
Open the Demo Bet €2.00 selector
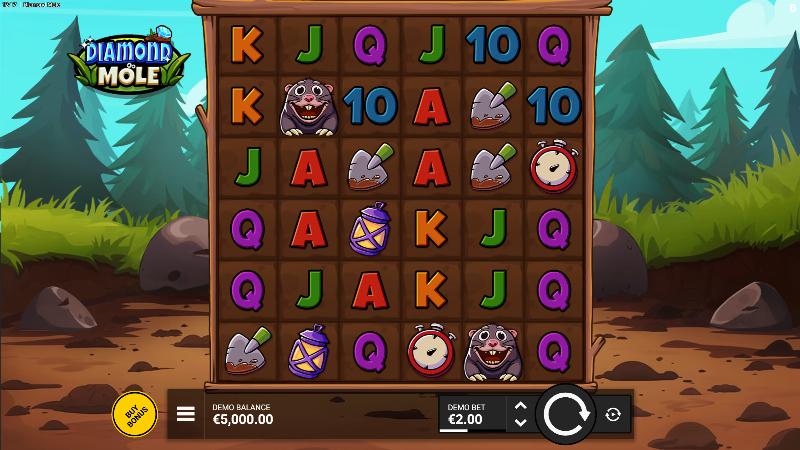click(472, 414)
